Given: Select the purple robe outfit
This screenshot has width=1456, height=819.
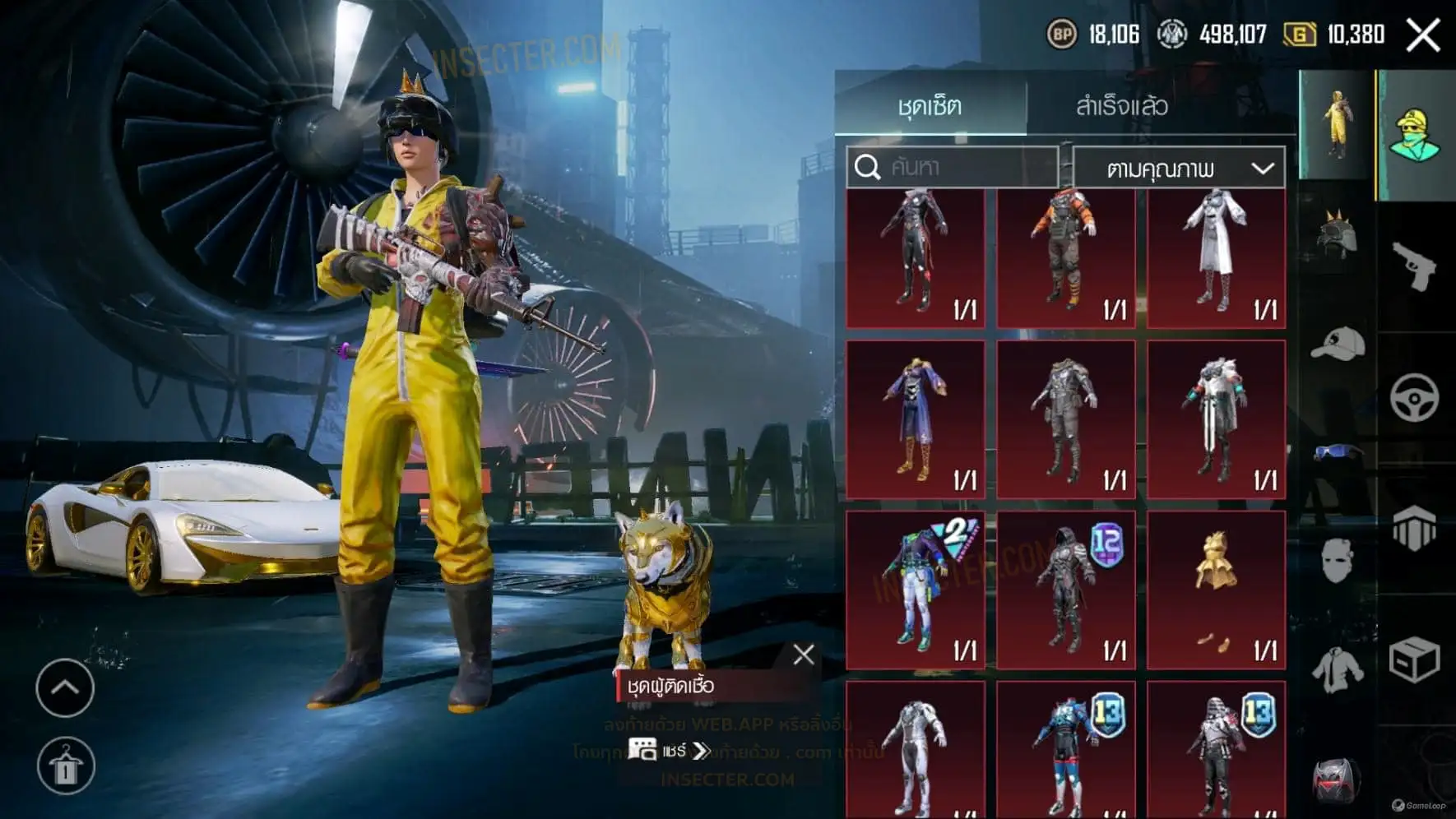Looking at the screenshot, I should click(915, 419).
